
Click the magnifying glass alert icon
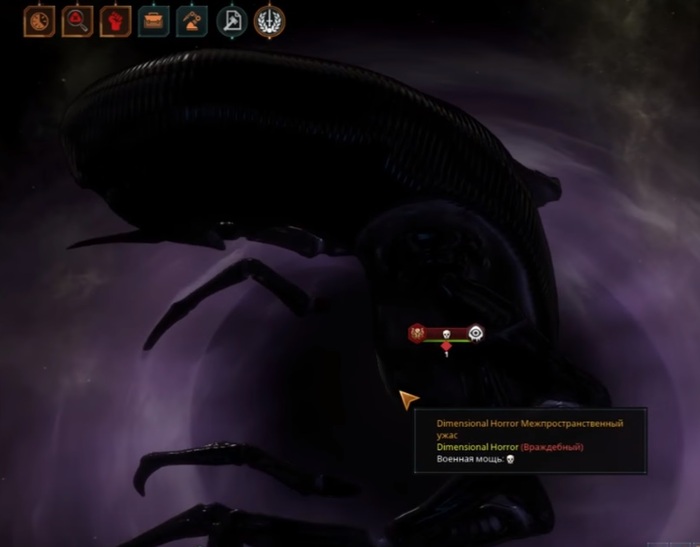tap(77, 21)
